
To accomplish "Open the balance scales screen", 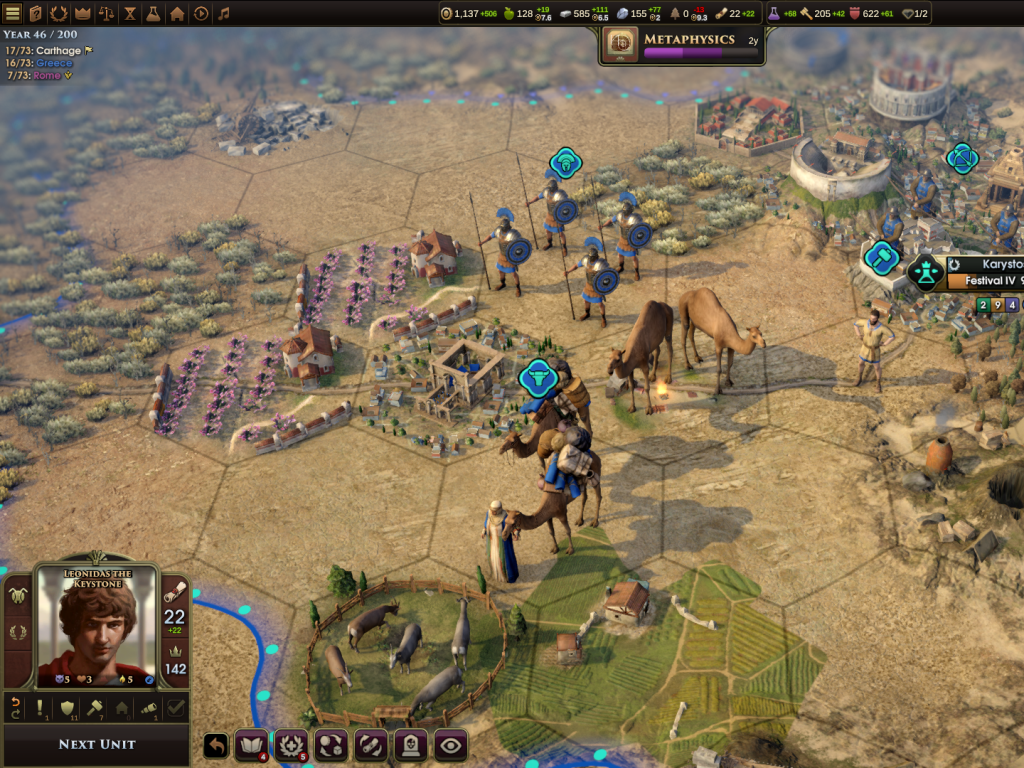I will click(x=106, y=14).
